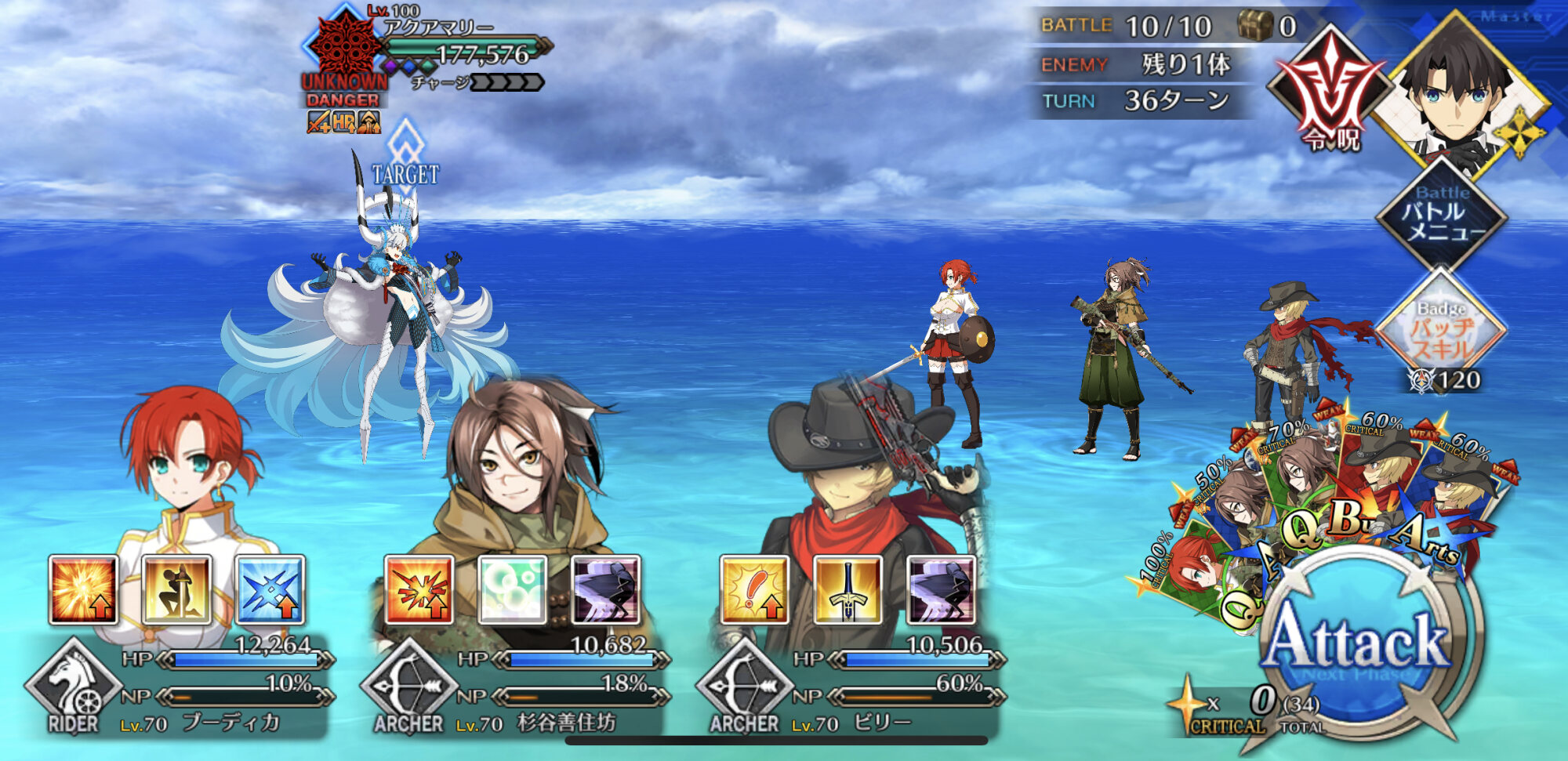Use Boudica's kneeling figure skill

176,589
